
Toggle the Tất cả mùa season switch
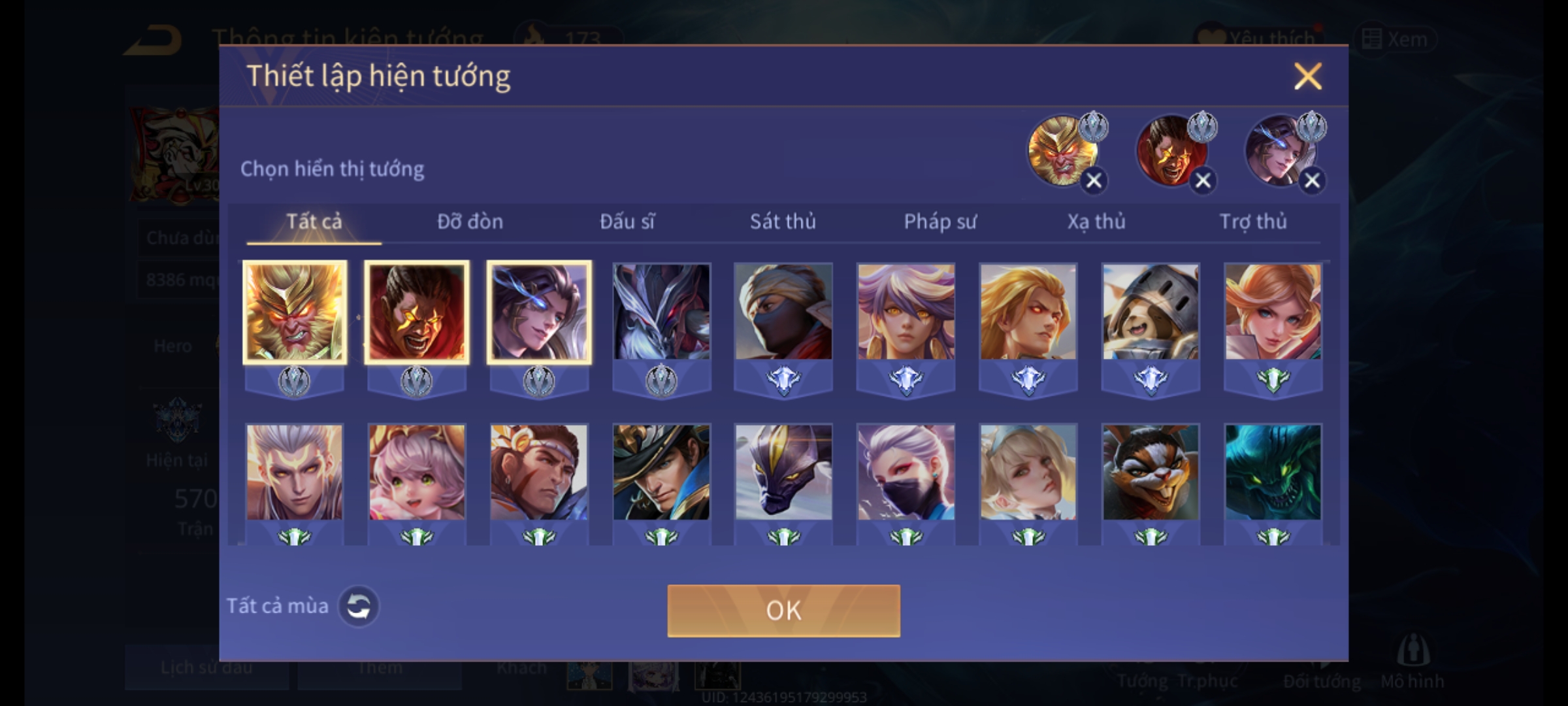pos(358,607)
